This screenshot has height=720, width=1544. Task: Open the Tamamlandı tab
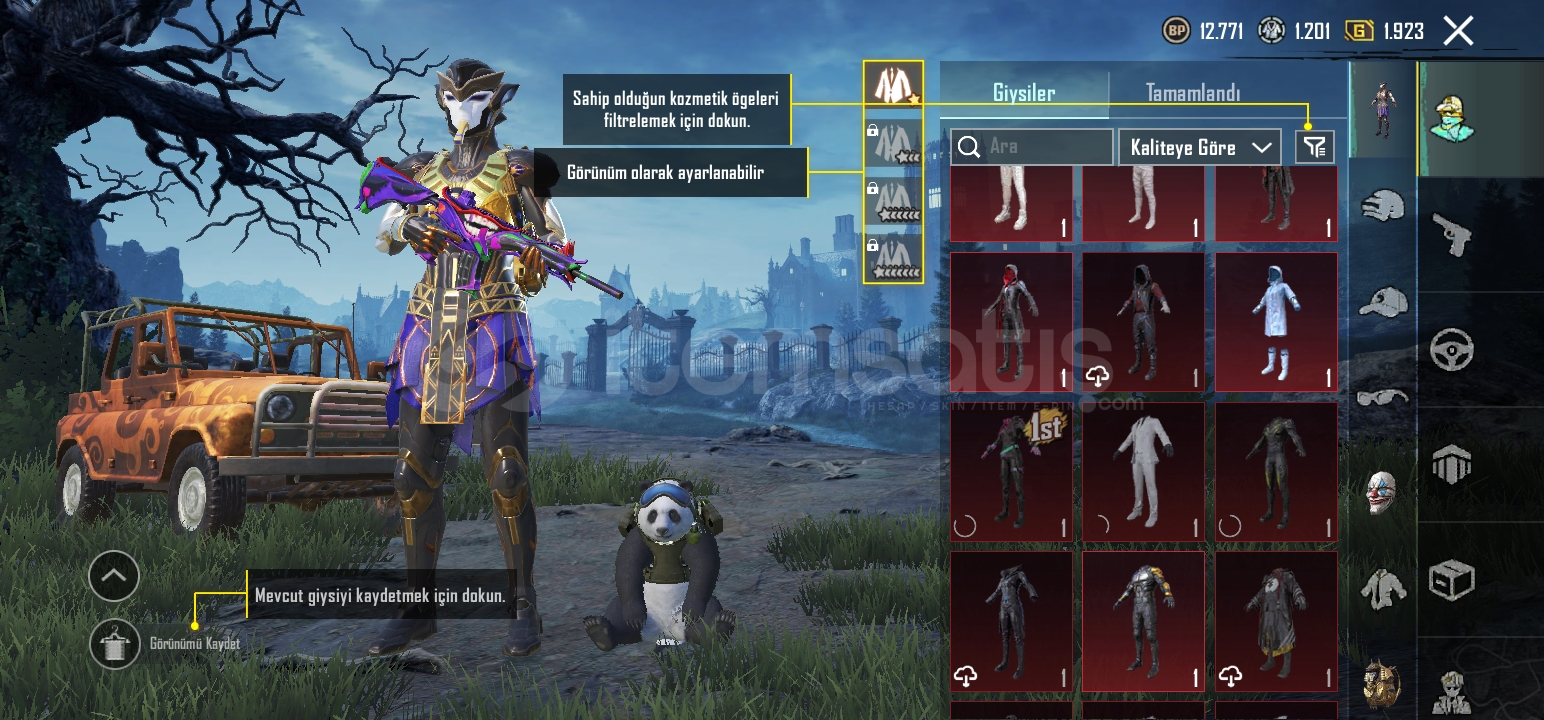click(x=1192, y=93)
